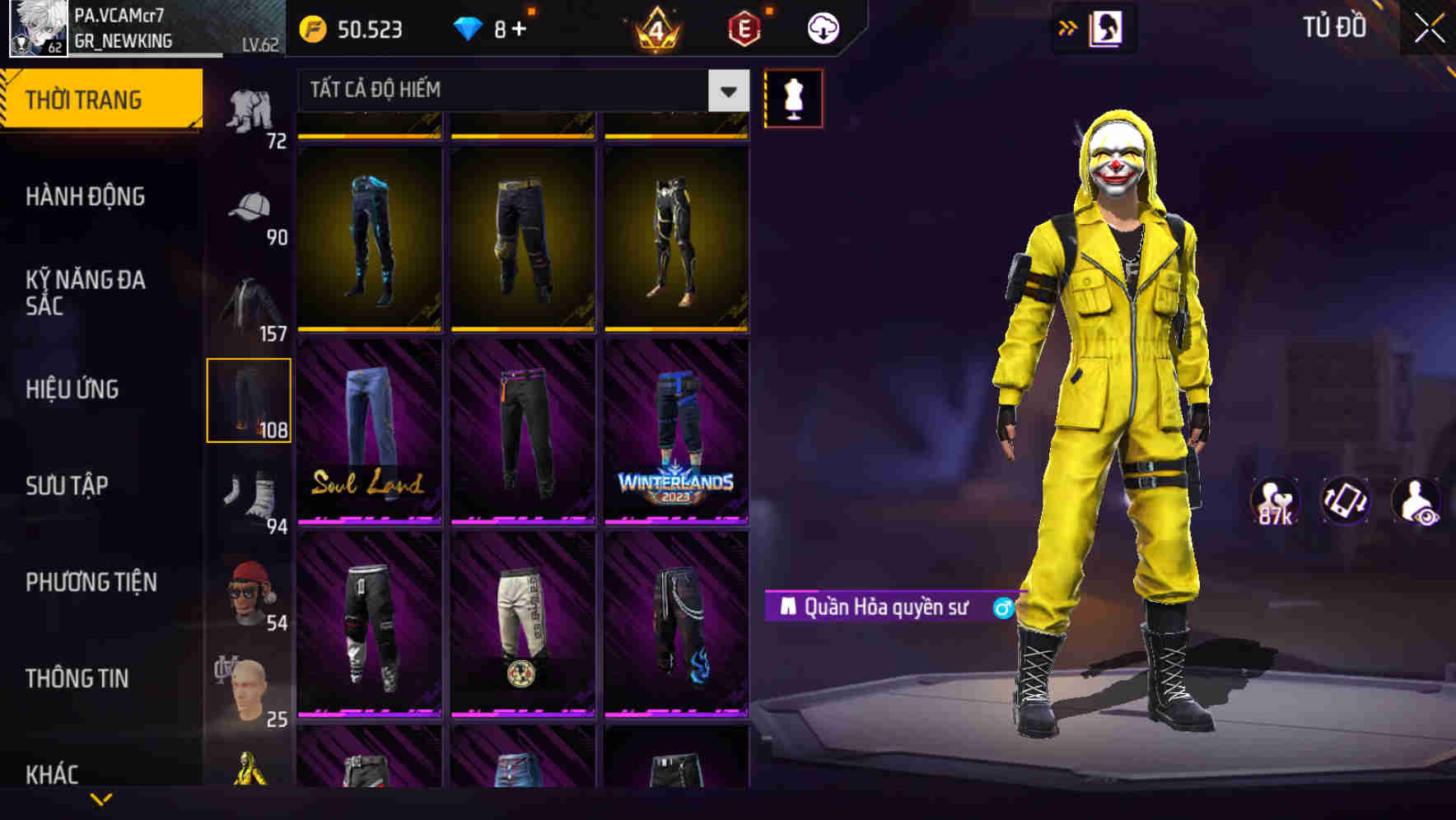Toggle the wardrobe card icon near TỦ ĐỒ

(x=1104, y=27)
